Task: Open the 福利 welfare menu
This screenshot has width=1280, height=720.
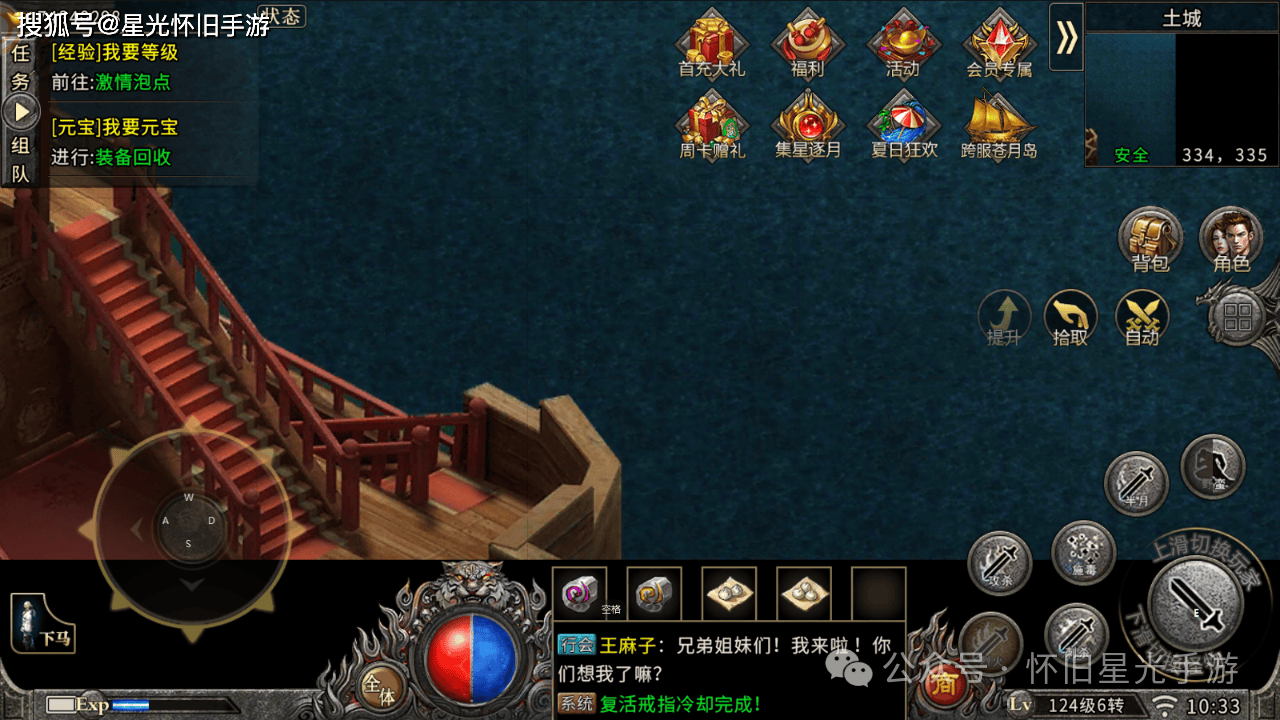Action: point(807,44)
